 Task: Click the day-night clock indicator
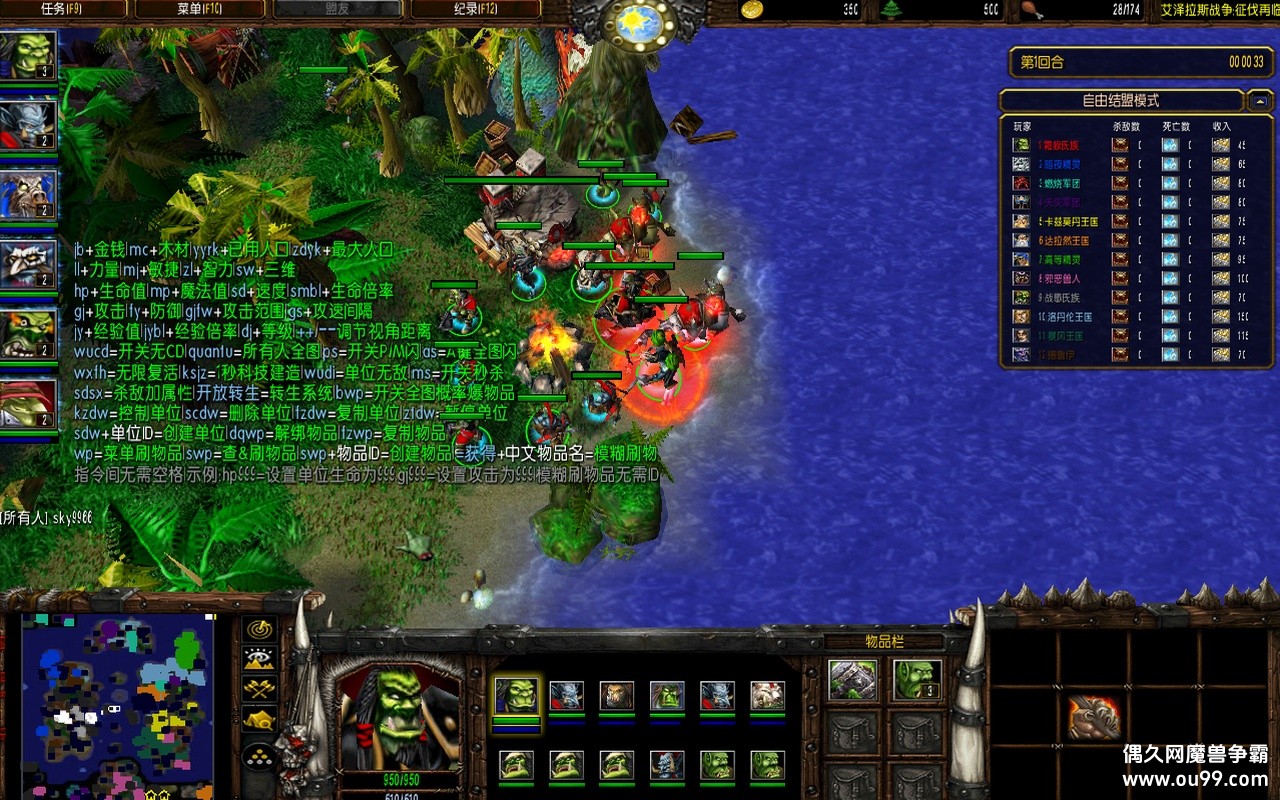point(639,24)
